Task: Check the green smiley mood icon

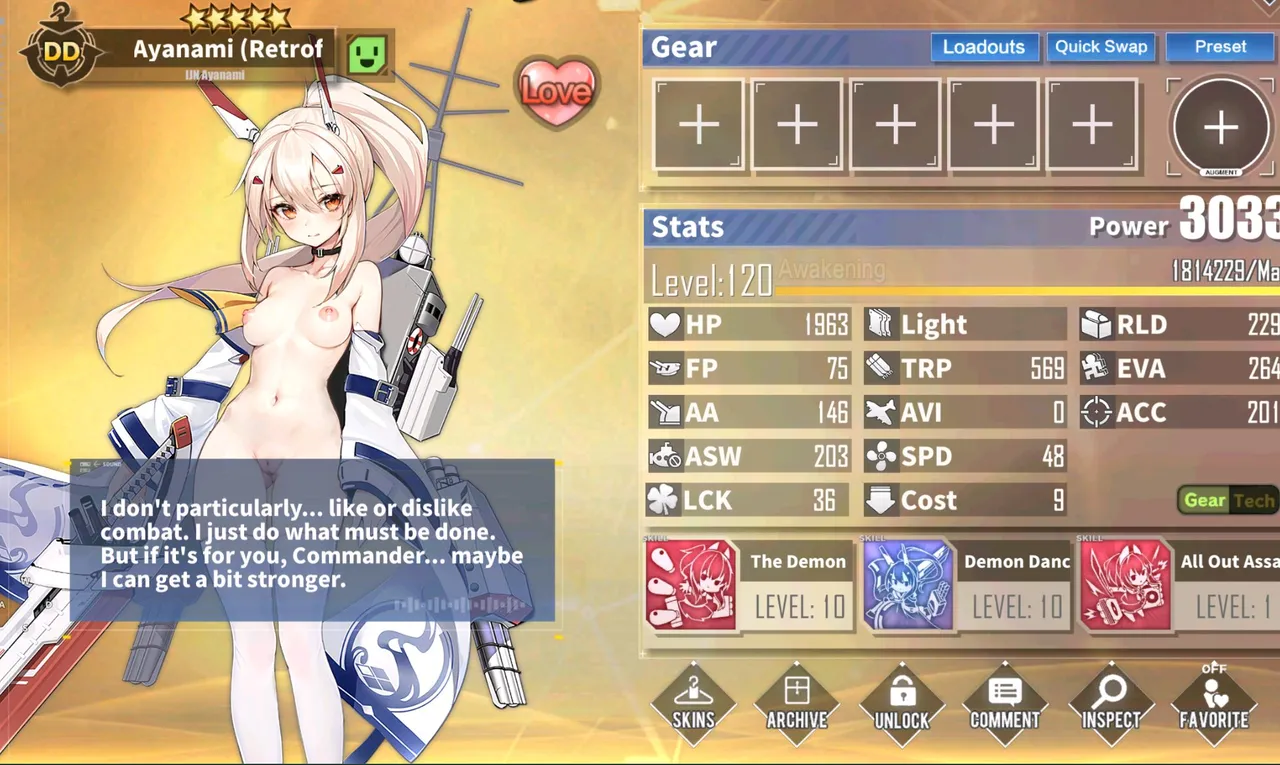Action: coord(367,53)
